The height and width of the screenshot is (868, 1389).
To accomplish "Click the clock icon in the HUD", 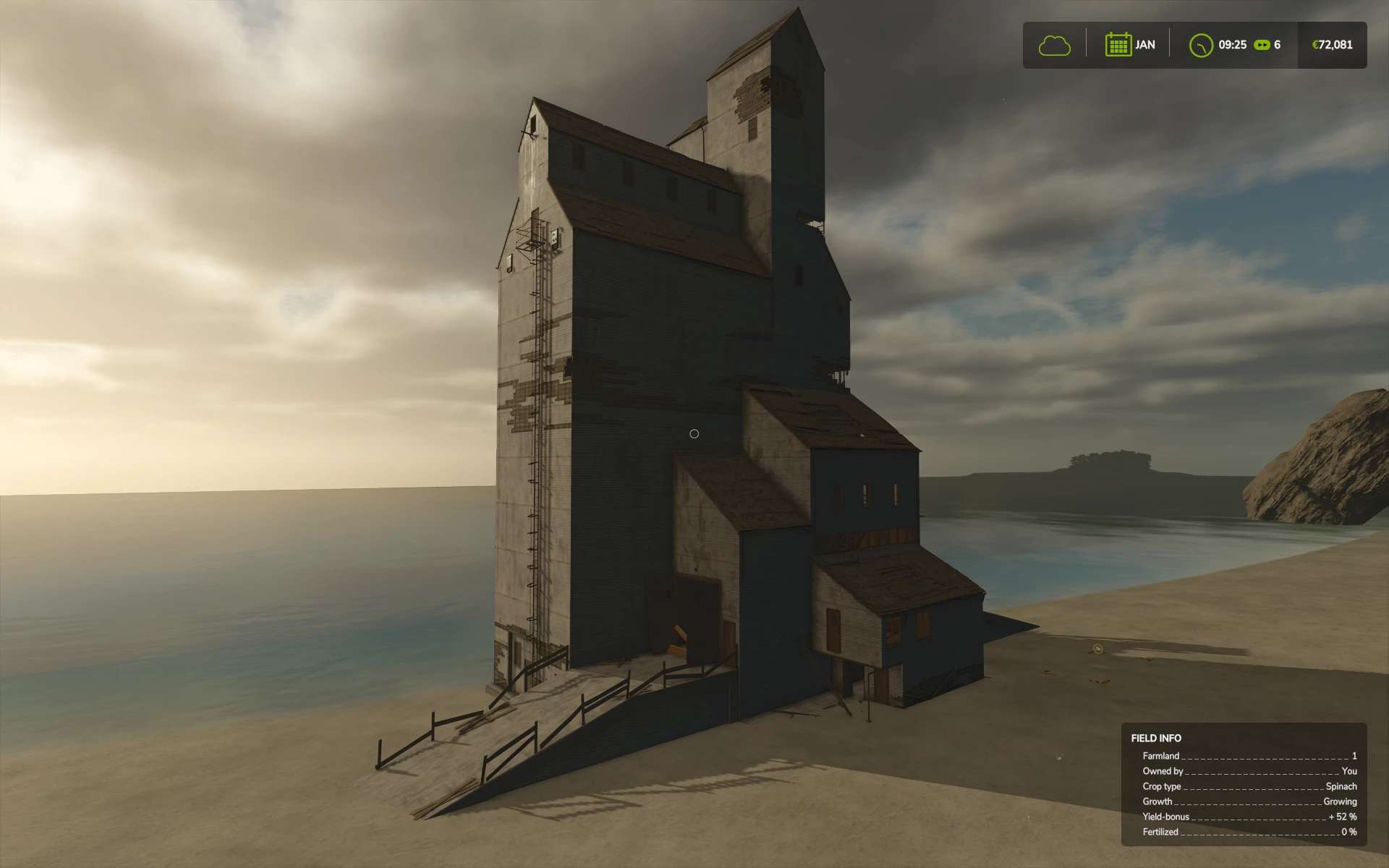I will click(x=1201, y=45).
